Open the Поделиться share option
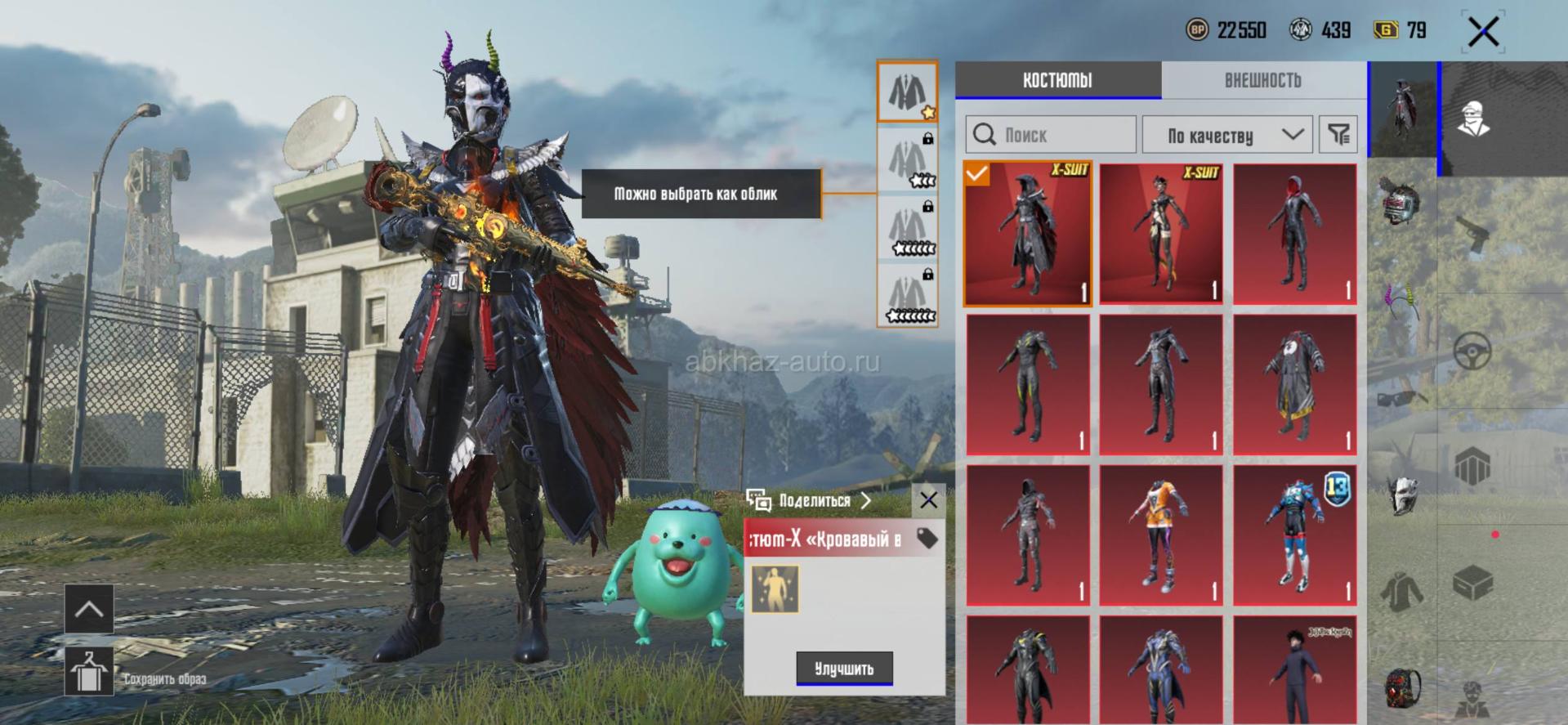1568x725 pixels. coord(809,500)
